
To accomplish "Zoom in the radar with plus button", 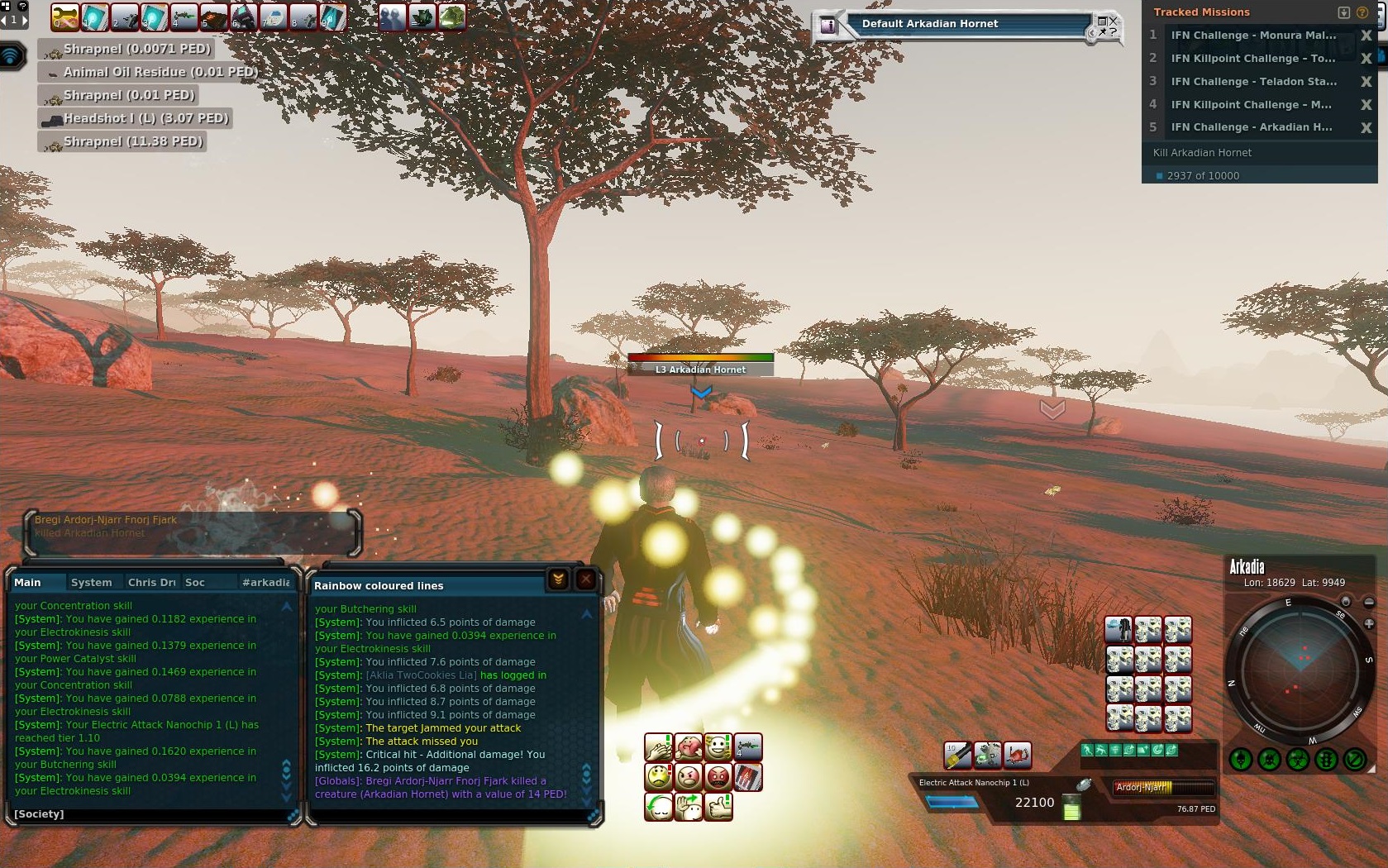I will [1369, 623].
